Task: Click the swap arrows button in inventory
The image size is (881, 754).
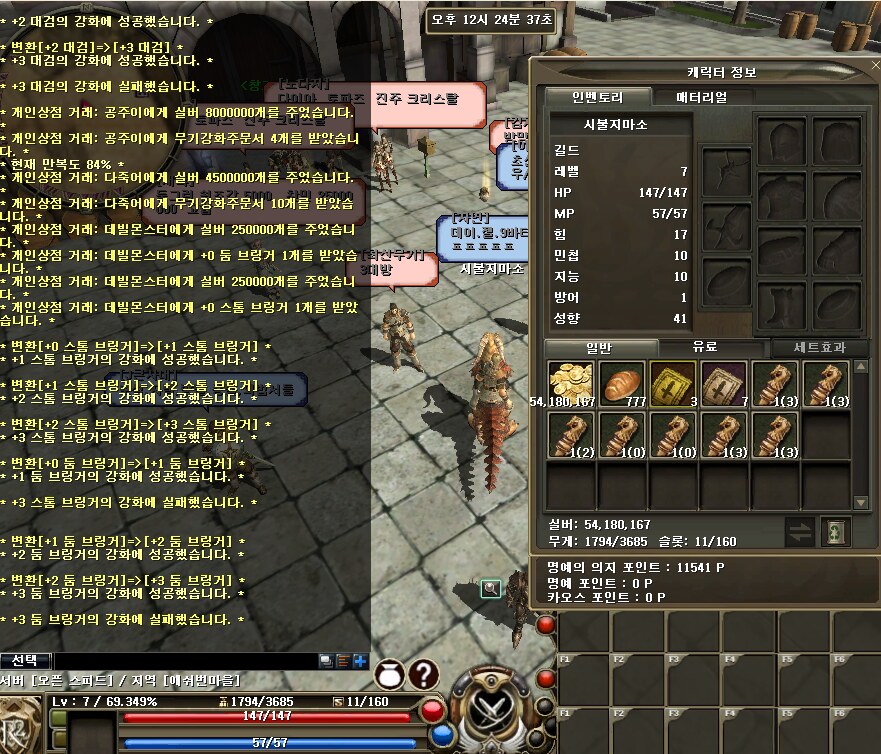Action: 799,532
